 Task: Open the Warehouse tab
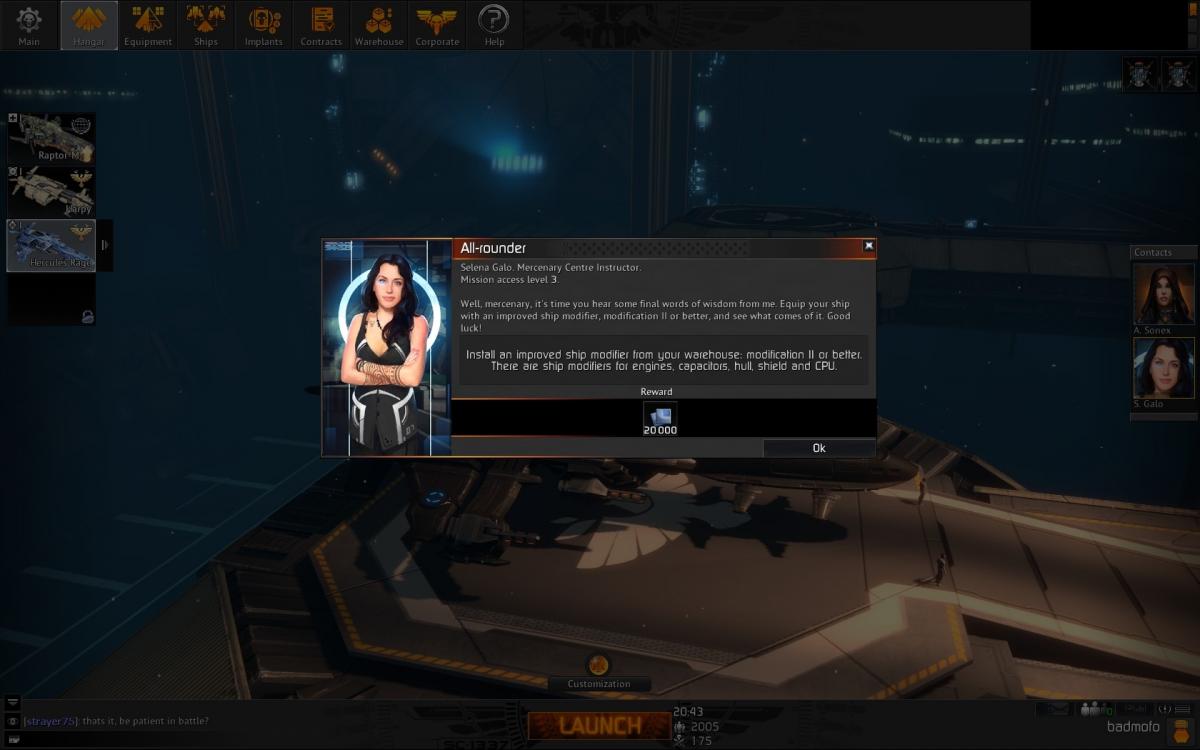pos(379,25)
